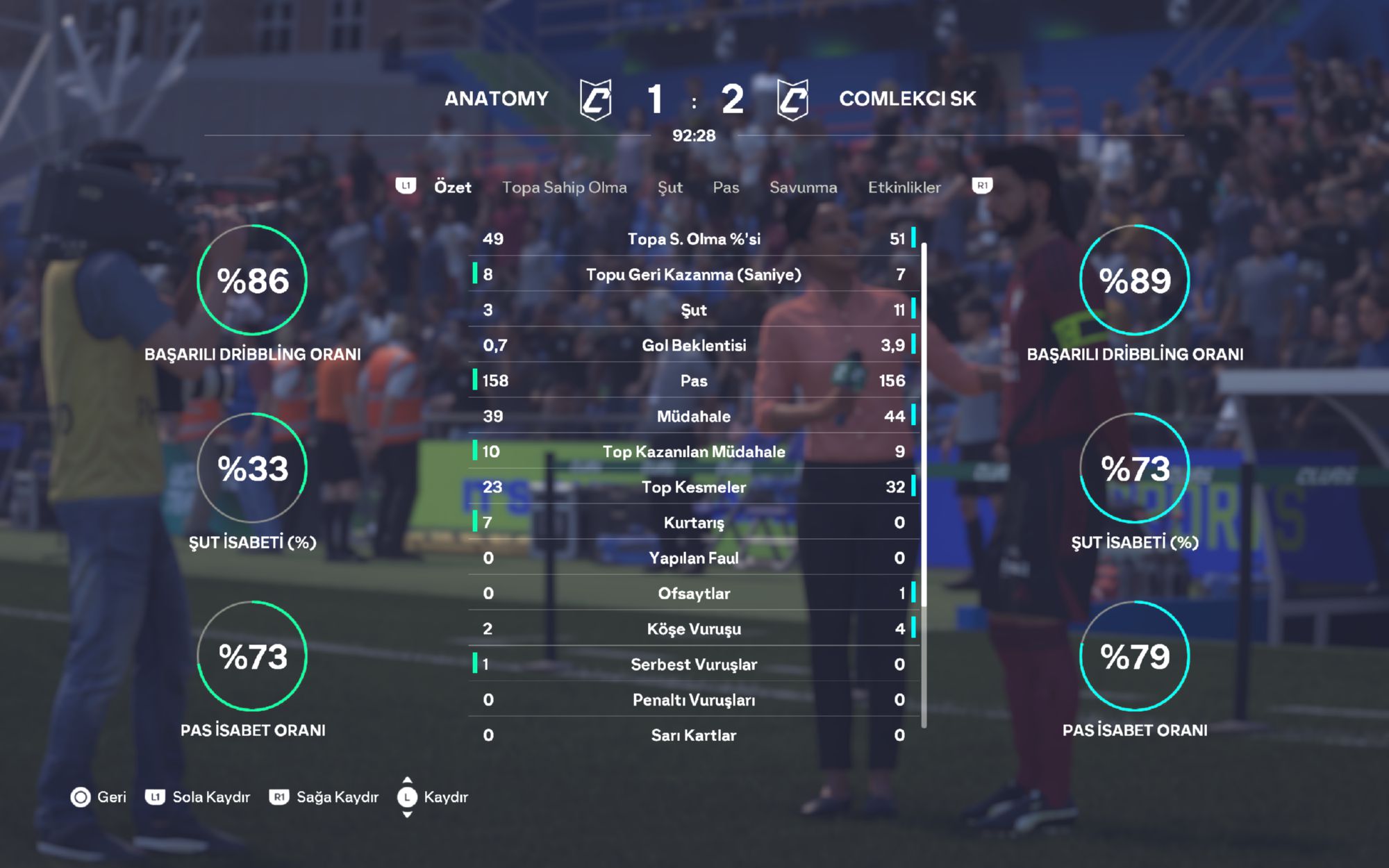This screenshot has height=868, width=1389.
Task: Show the Pas statistics tab
Action: [726, 187]
